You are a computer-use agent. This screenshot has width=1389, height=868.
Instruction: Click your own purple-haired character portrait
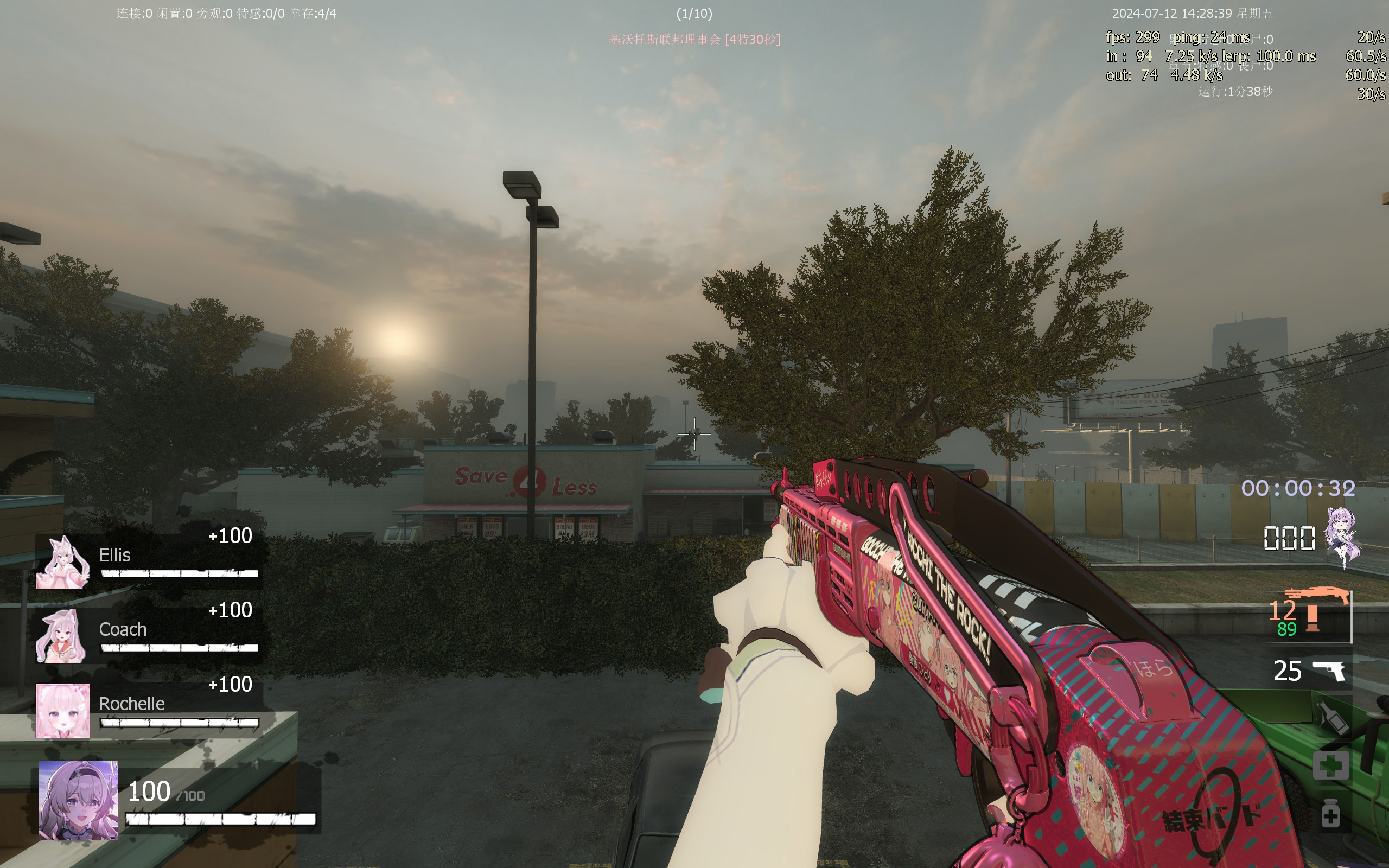(79, 800)
